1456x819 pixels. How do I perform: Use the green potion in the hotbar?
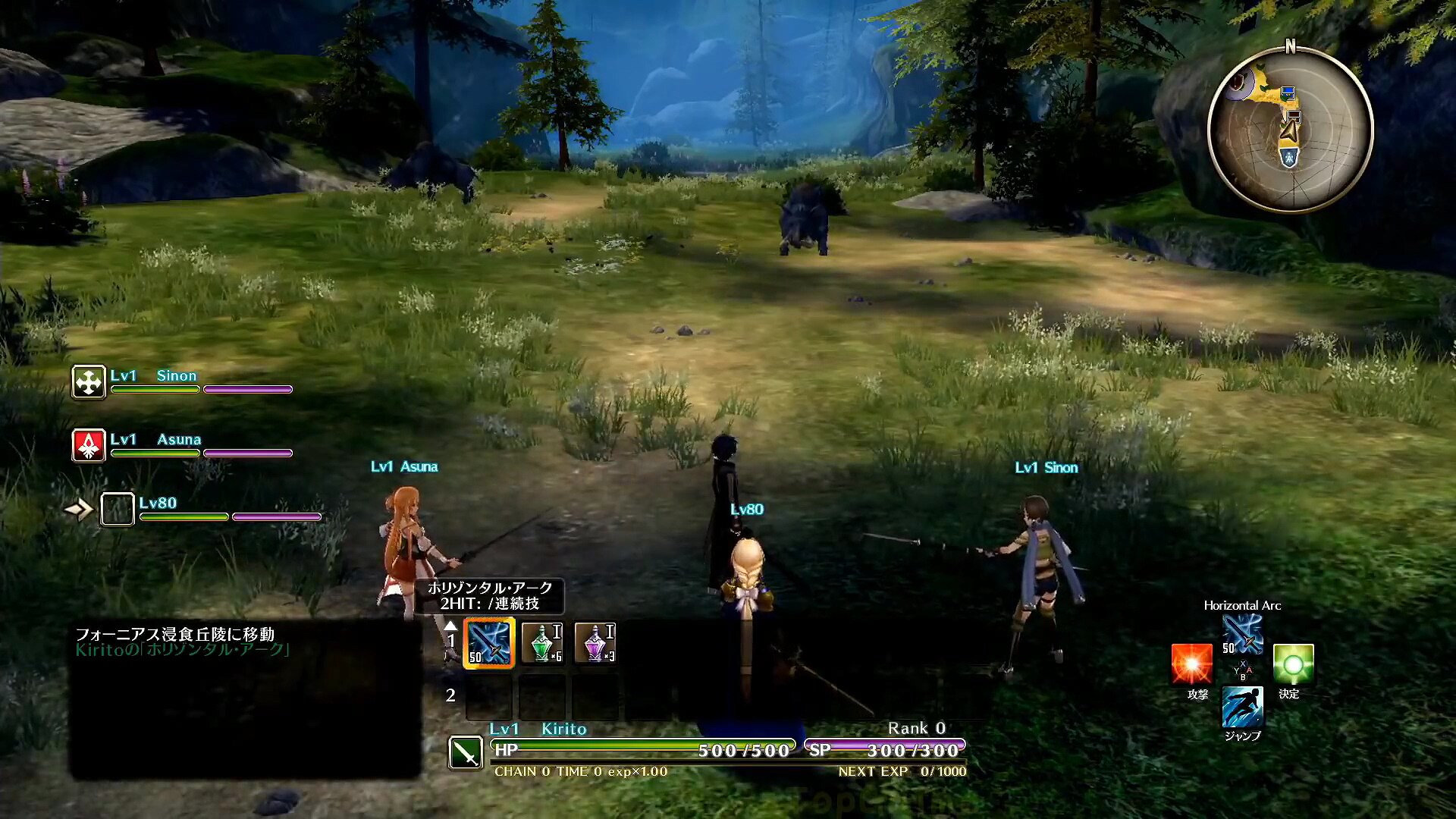(542, 643)
